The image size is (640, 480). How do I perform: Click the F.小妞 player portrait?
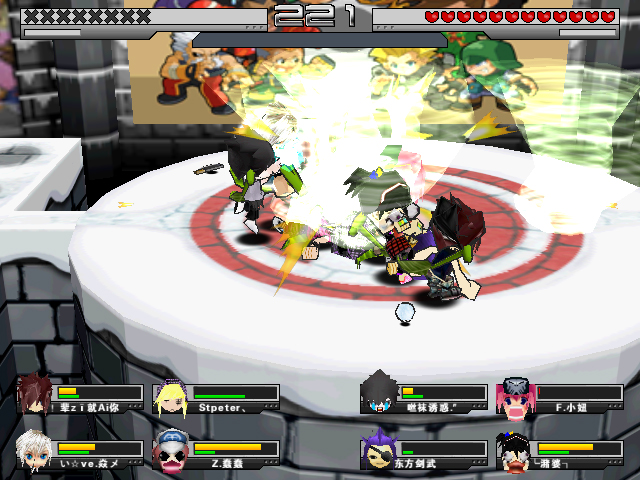click(515, 396)
